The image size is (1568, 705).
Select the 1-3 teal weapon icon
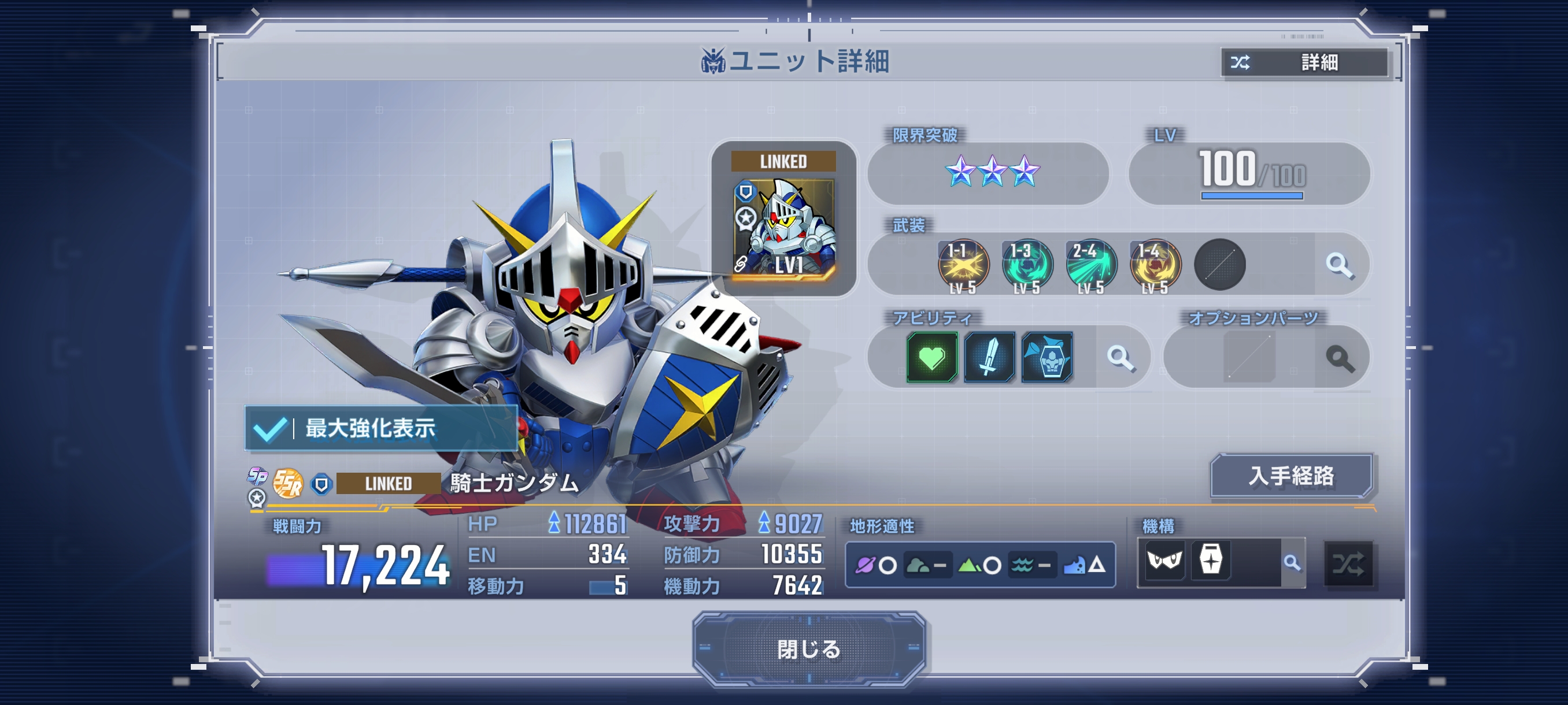tap(1027, 265)
